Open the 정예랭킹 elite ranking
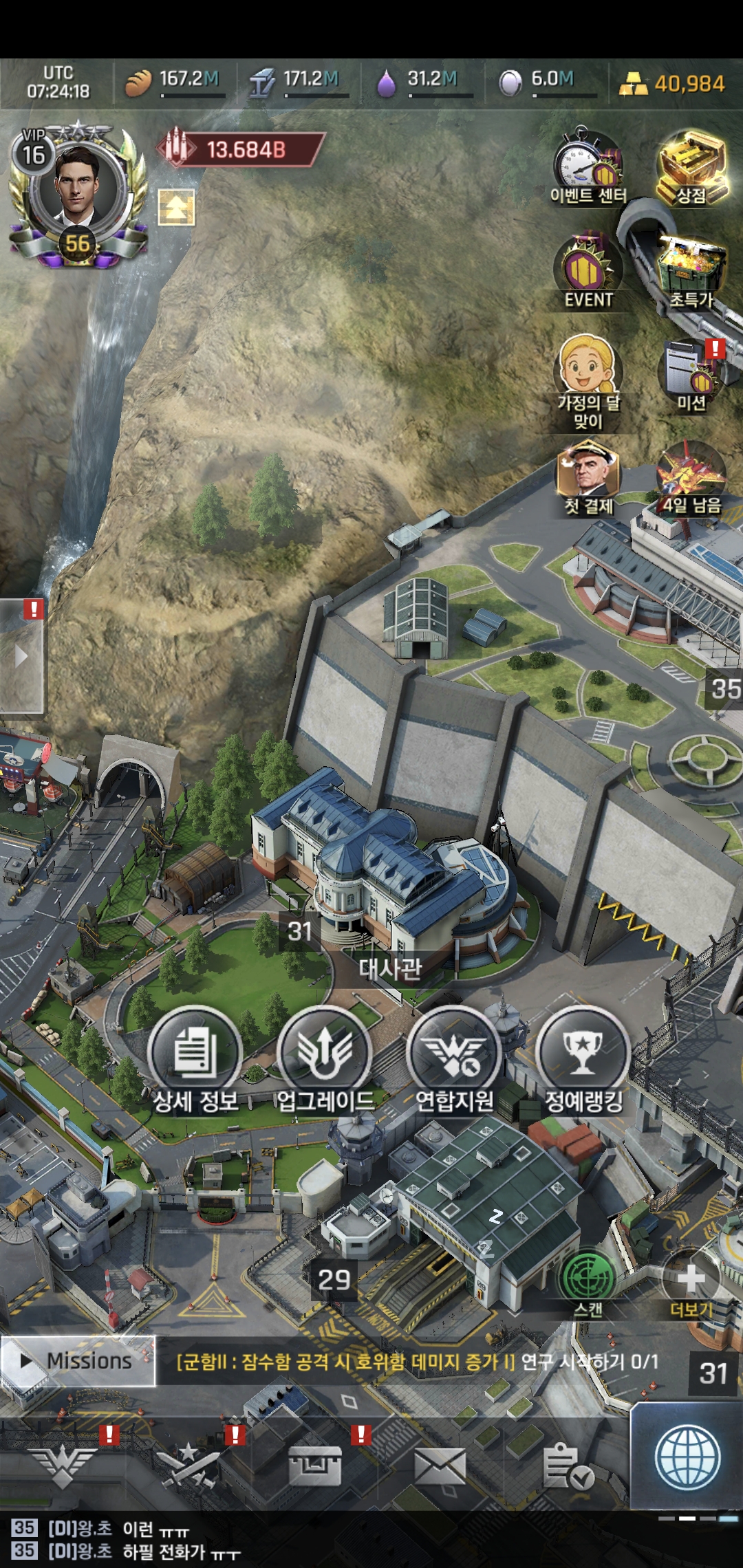 583,1059
